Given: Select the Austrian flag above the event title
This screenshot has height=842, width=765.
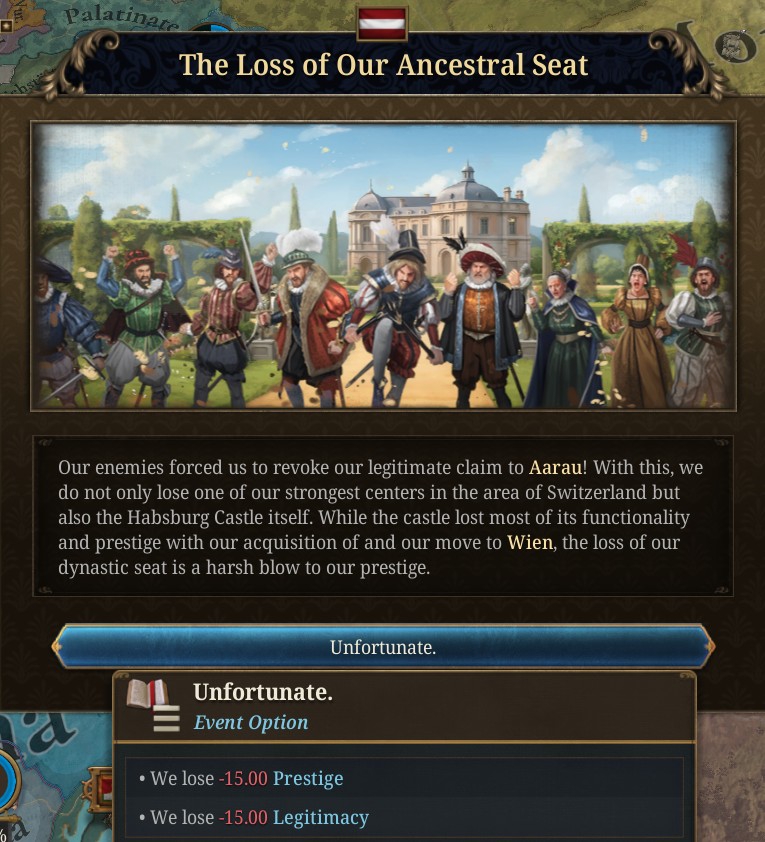Looking at the screenshot, I should pyautogui.click(x=382, y=23).
